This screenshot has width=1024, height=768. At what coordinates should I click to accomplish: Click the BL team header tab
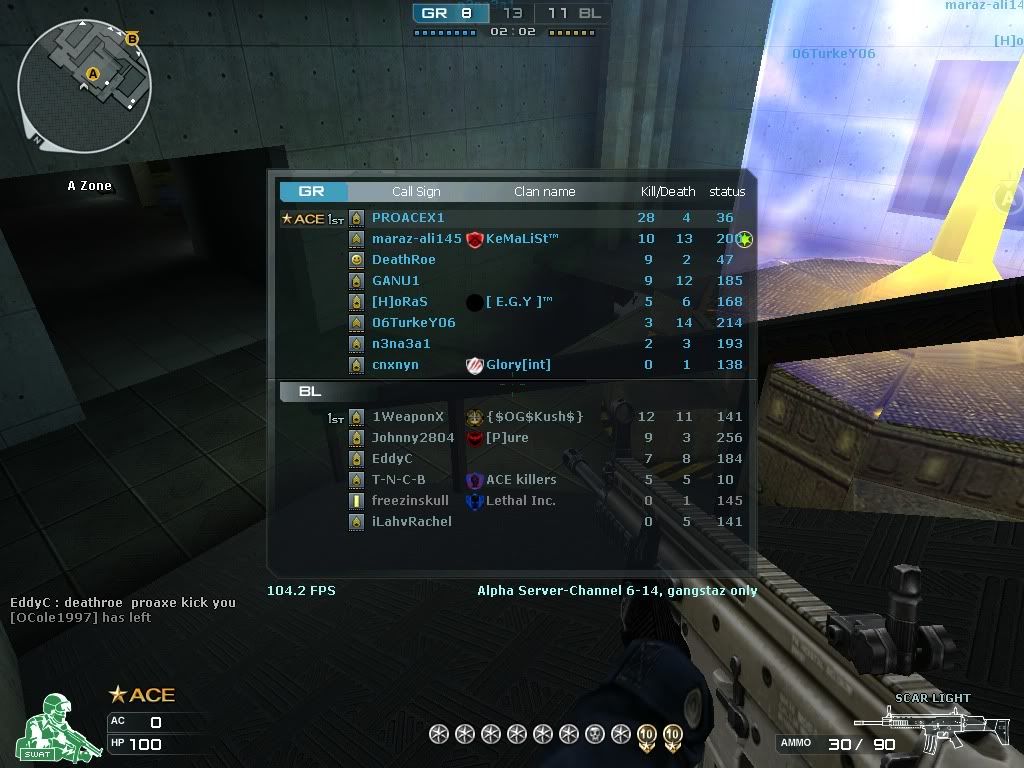pyautogui.click(x=310, y=392)
